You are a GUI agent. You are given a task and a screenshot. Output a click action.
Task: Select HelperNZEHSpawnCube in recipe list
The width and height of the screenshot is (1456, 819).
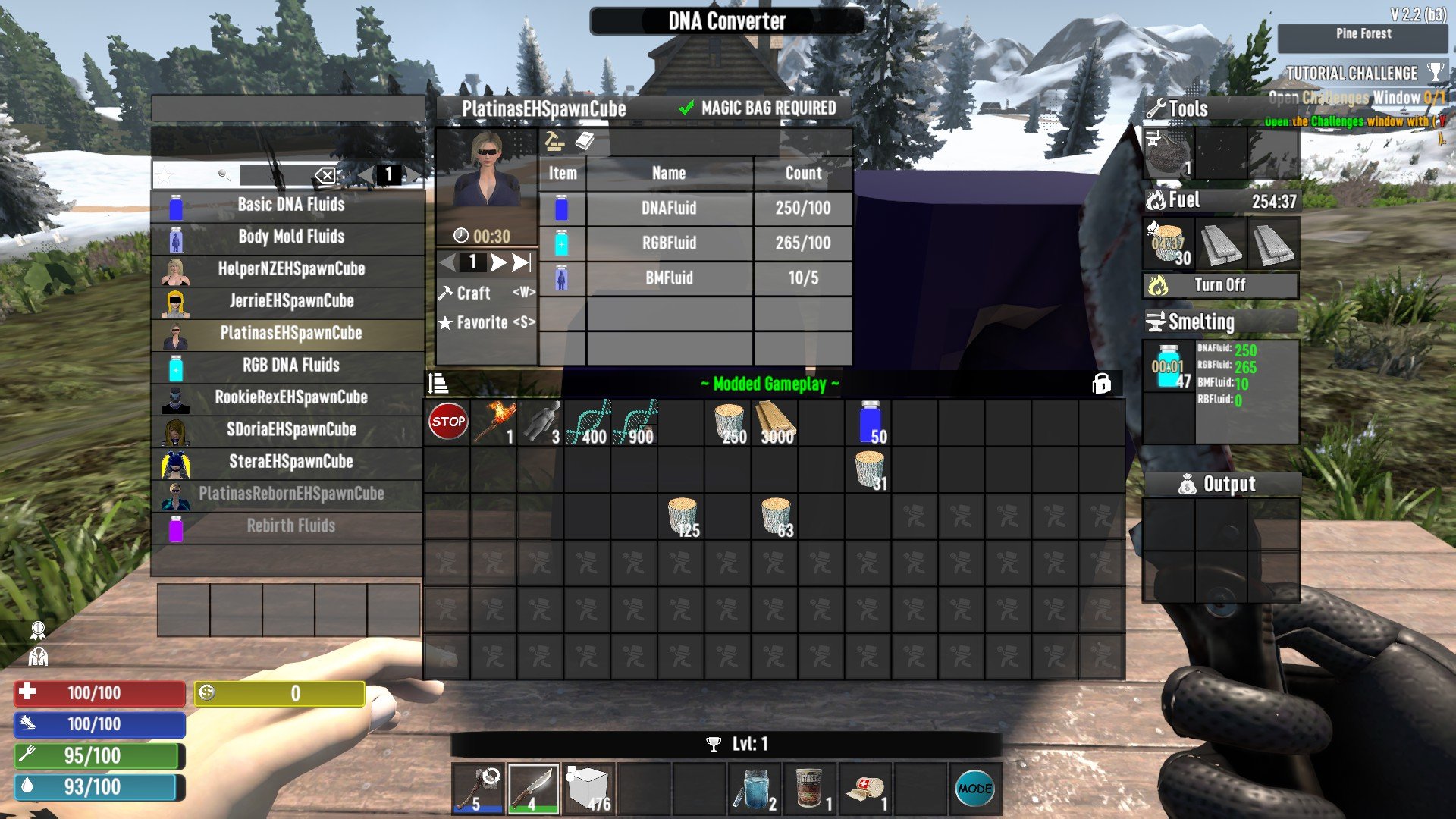click(x=290, y=269)
